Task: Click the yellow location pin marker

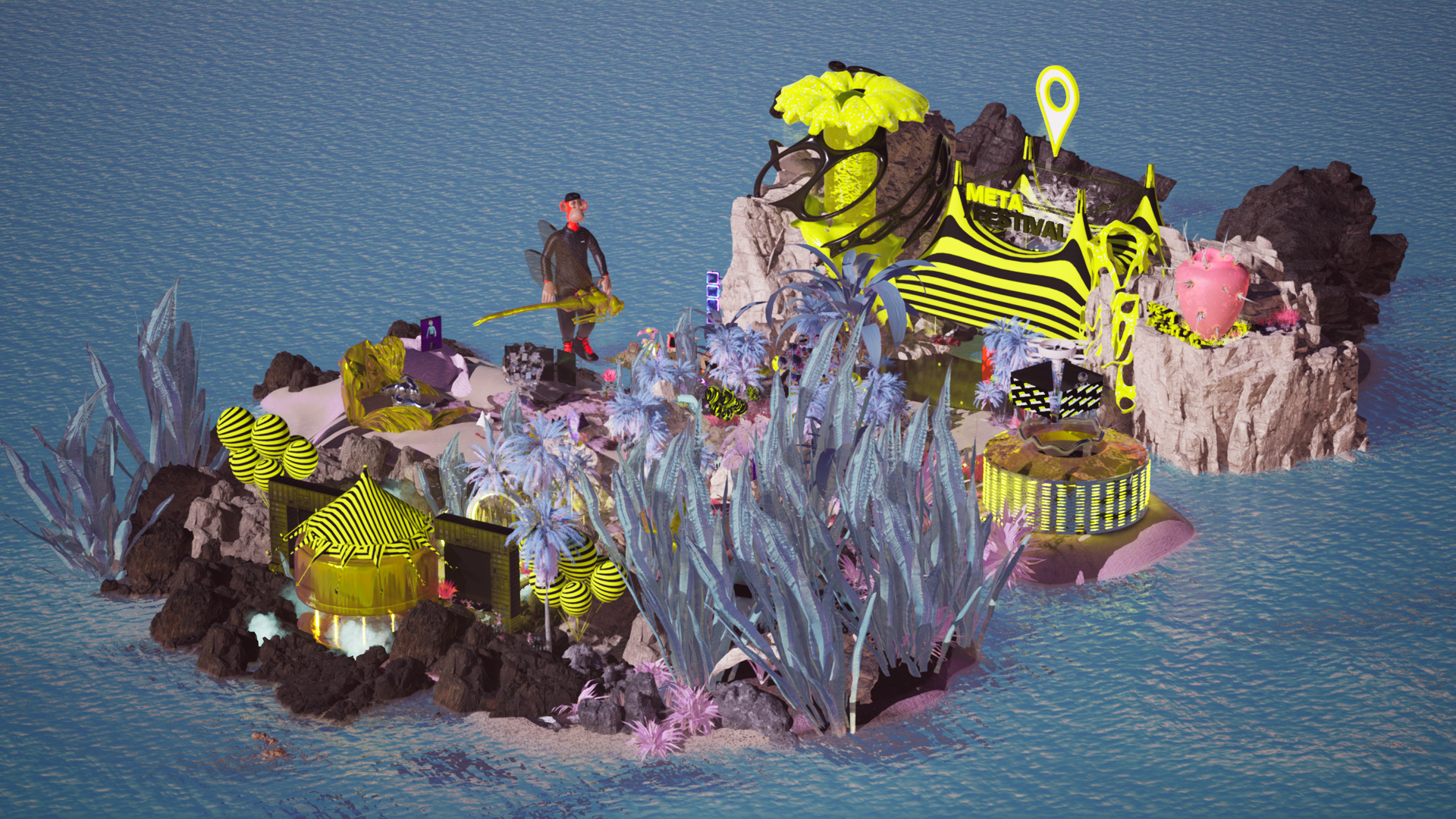Action: (1057, 102)
